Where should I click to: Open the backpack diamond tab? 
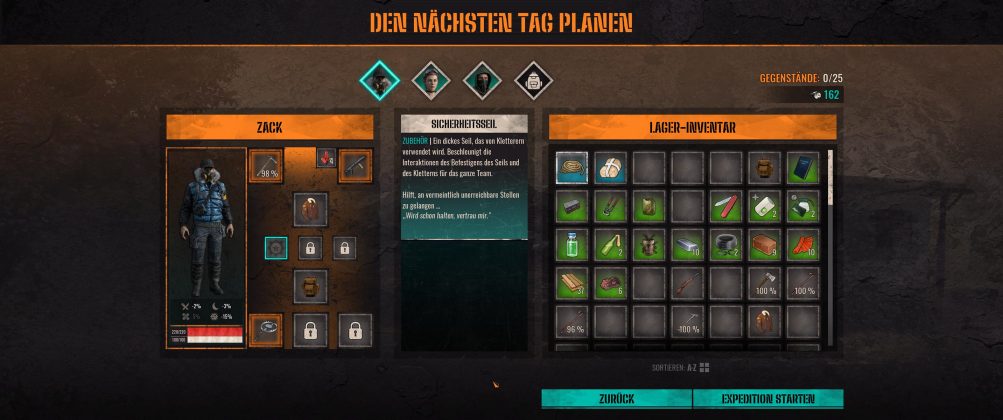tap(530, 78)
